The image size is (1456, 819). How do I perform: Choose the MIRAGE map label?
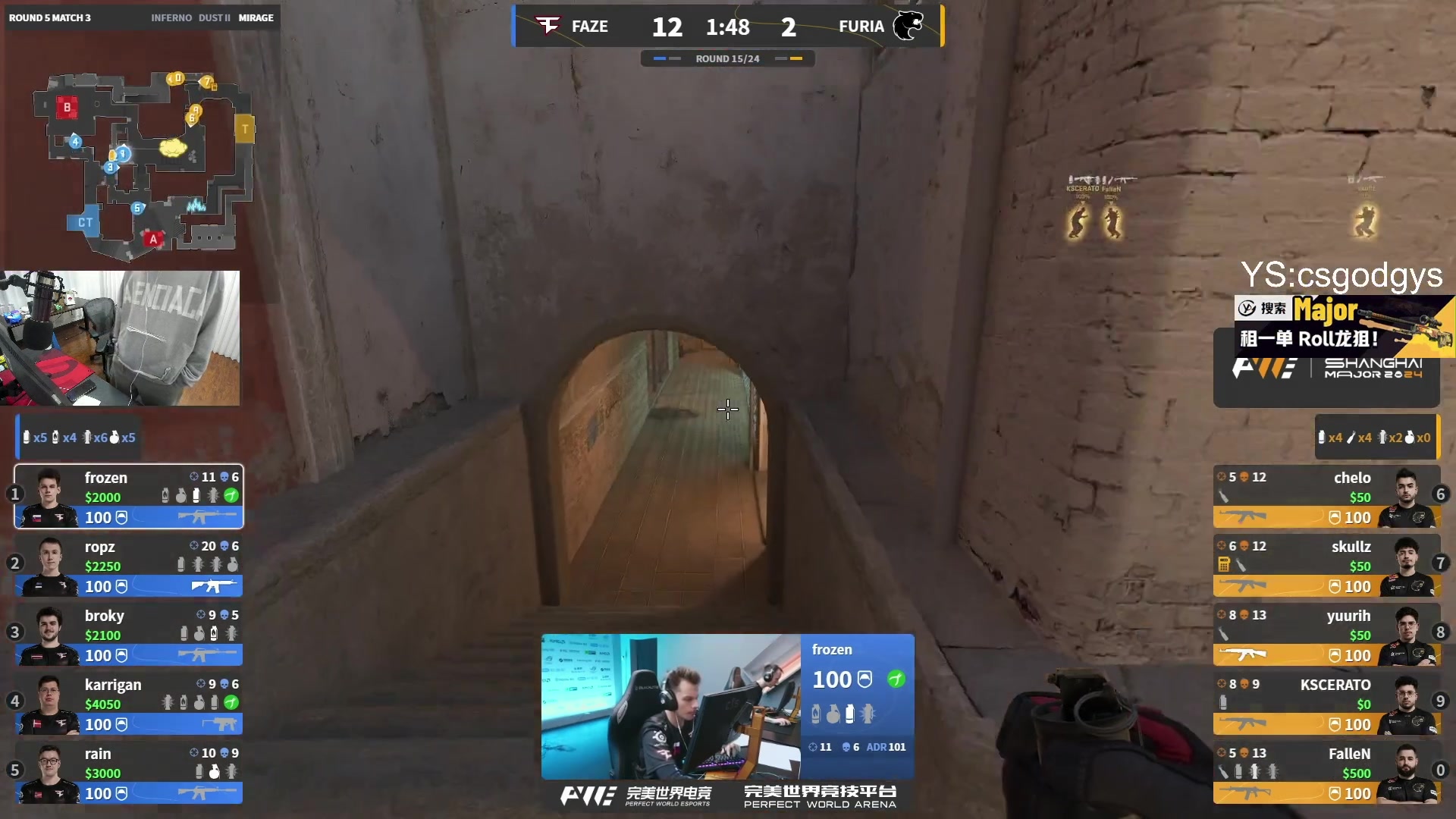coord(256,17)
